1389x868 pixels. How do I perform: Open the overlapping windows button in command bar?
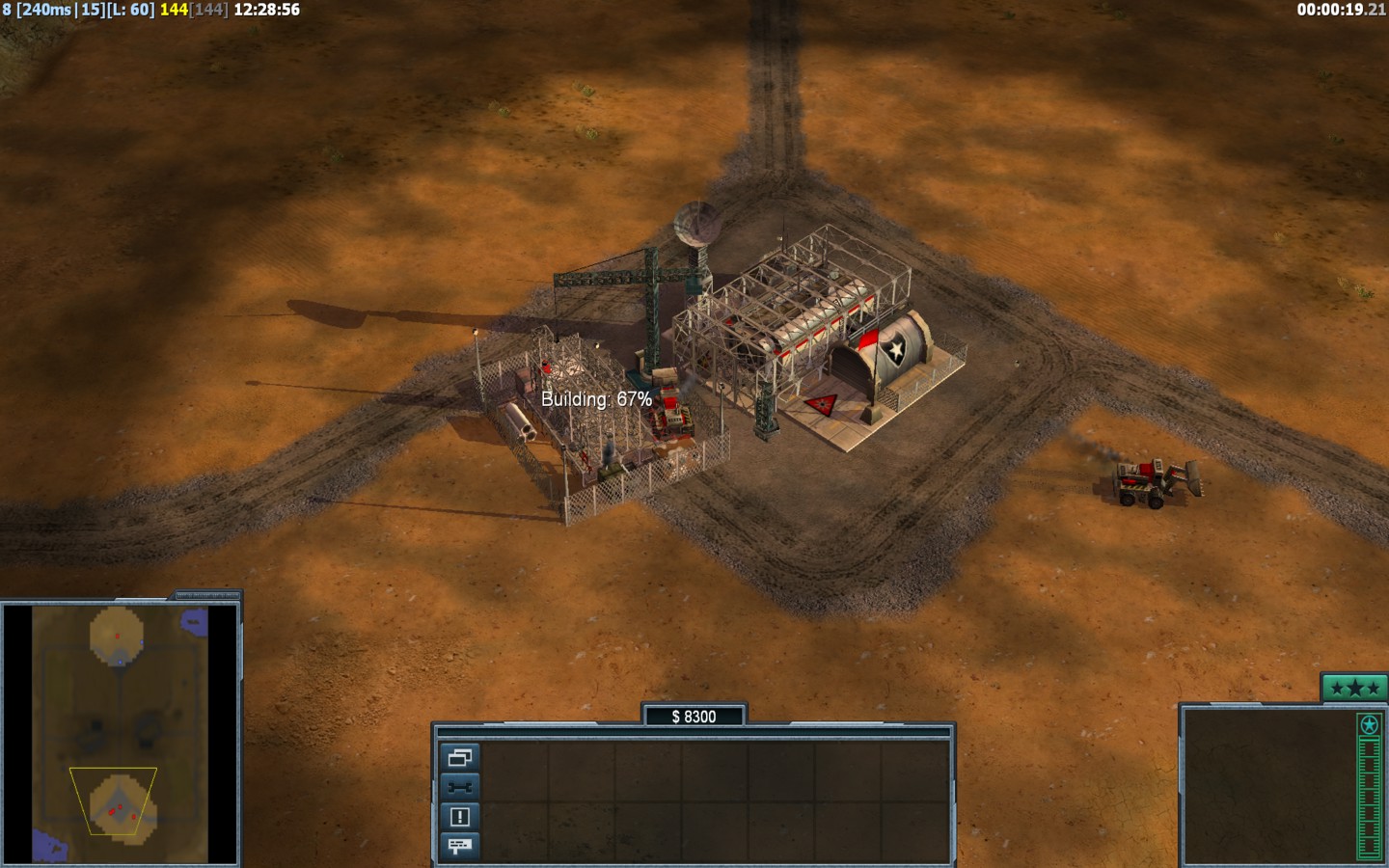click(x=459, y=757)
